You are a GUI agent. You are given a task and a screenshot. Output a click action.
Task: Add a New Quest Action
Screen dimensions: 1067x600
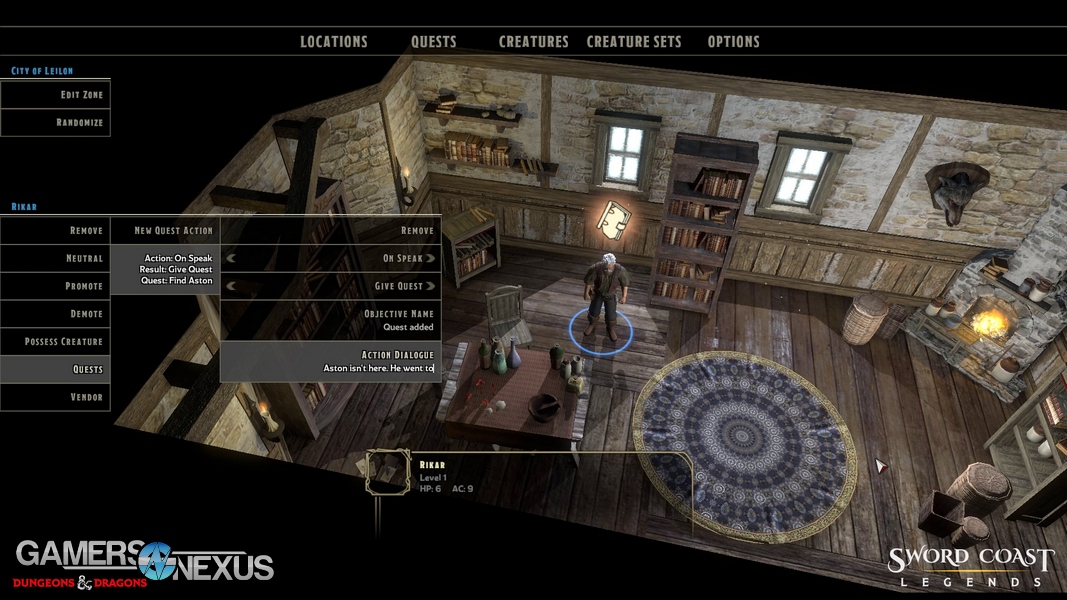click(165, 231)
